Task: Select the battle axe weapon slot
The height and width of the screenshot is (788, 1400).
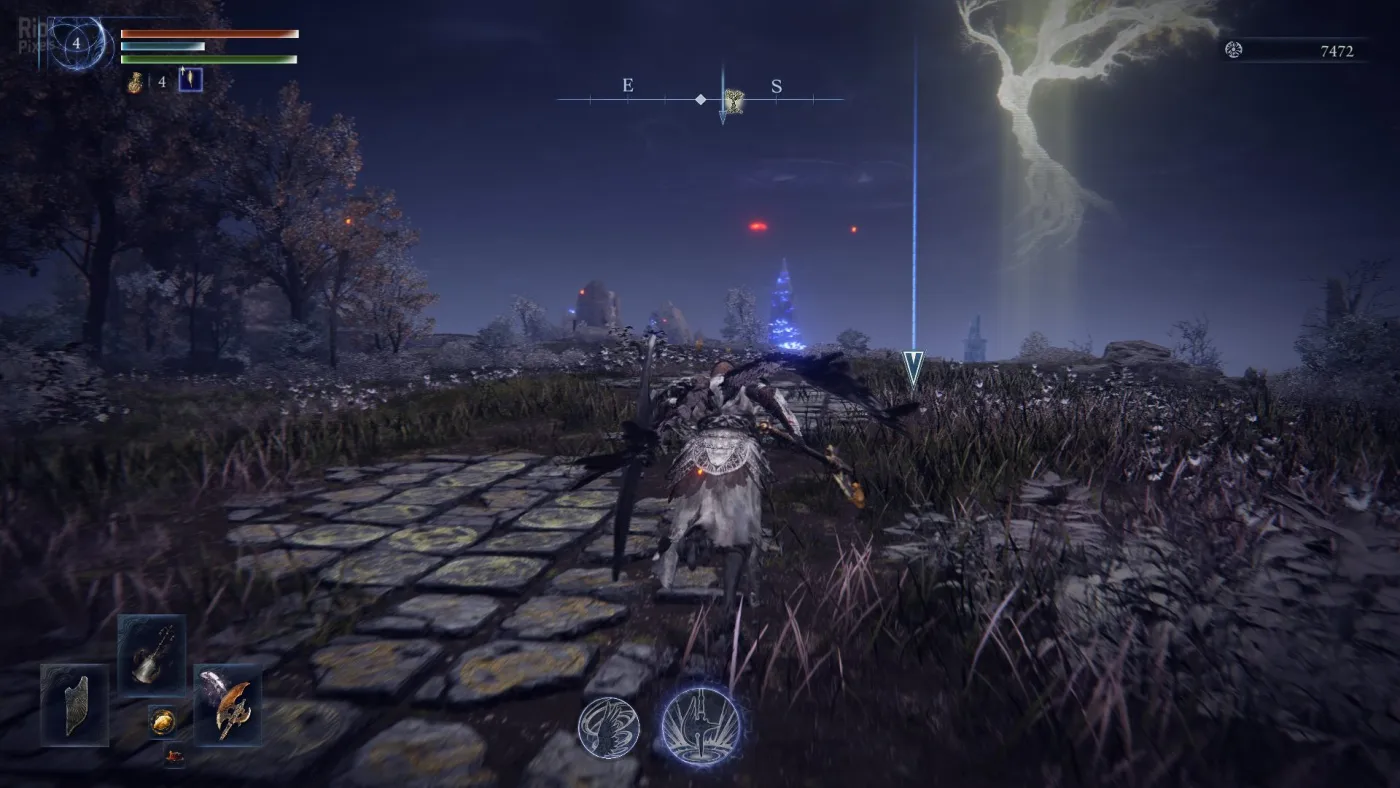Action: 228,705
